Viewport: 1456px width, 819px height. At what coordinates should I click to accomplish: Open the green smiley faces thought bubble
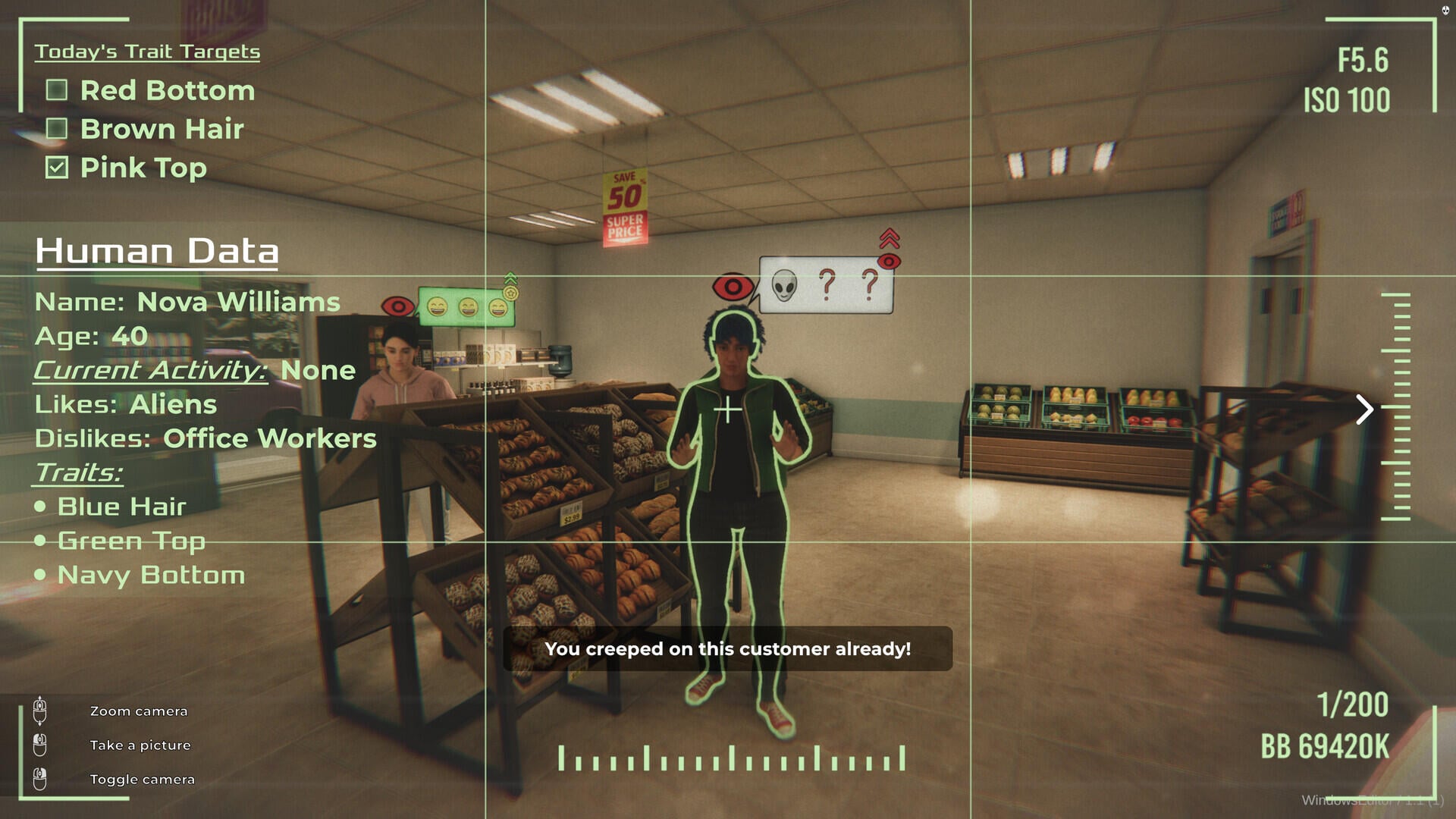(466, 307)
